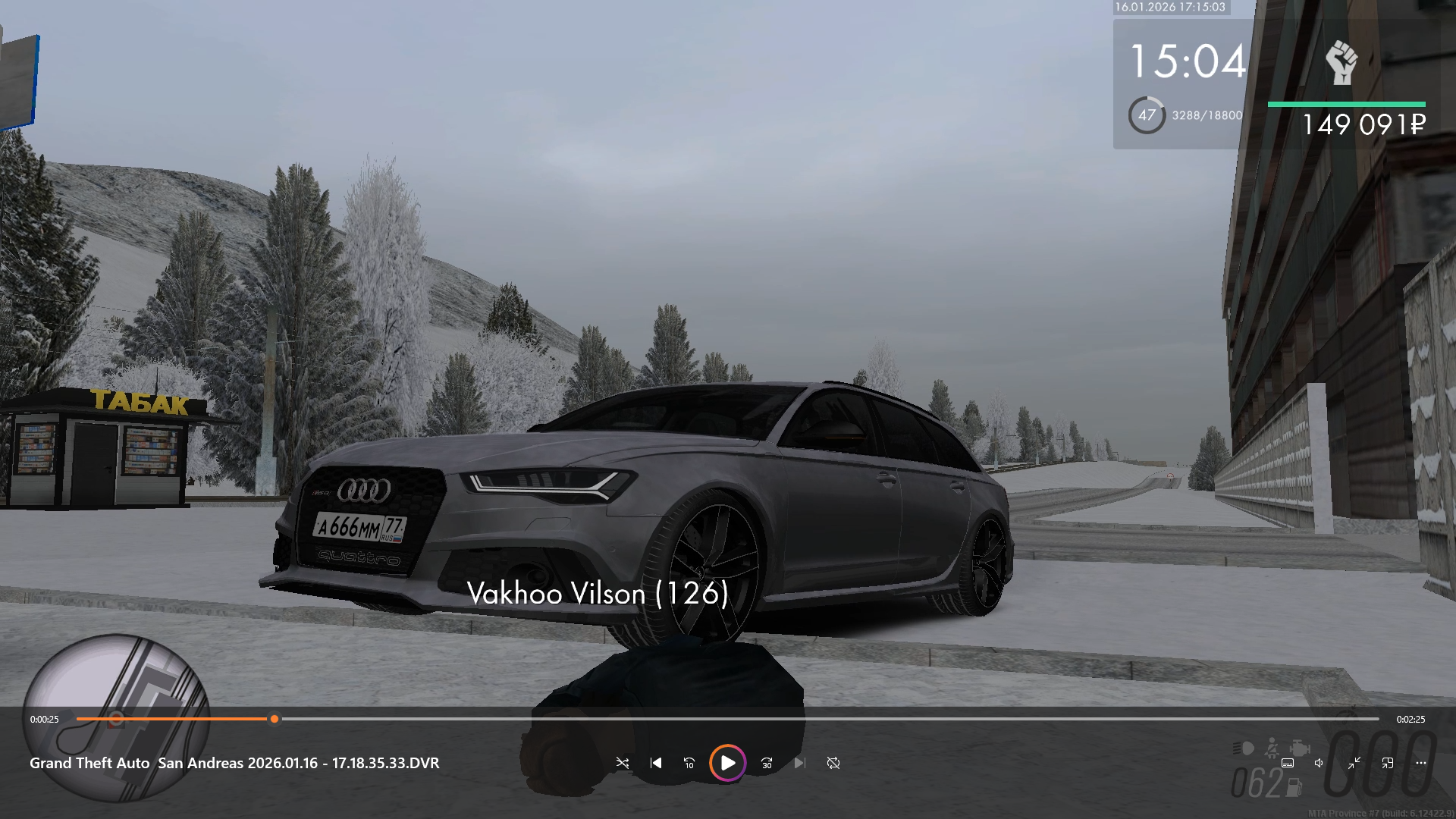Select the fist weapon icon

(x=1341, y=62)
